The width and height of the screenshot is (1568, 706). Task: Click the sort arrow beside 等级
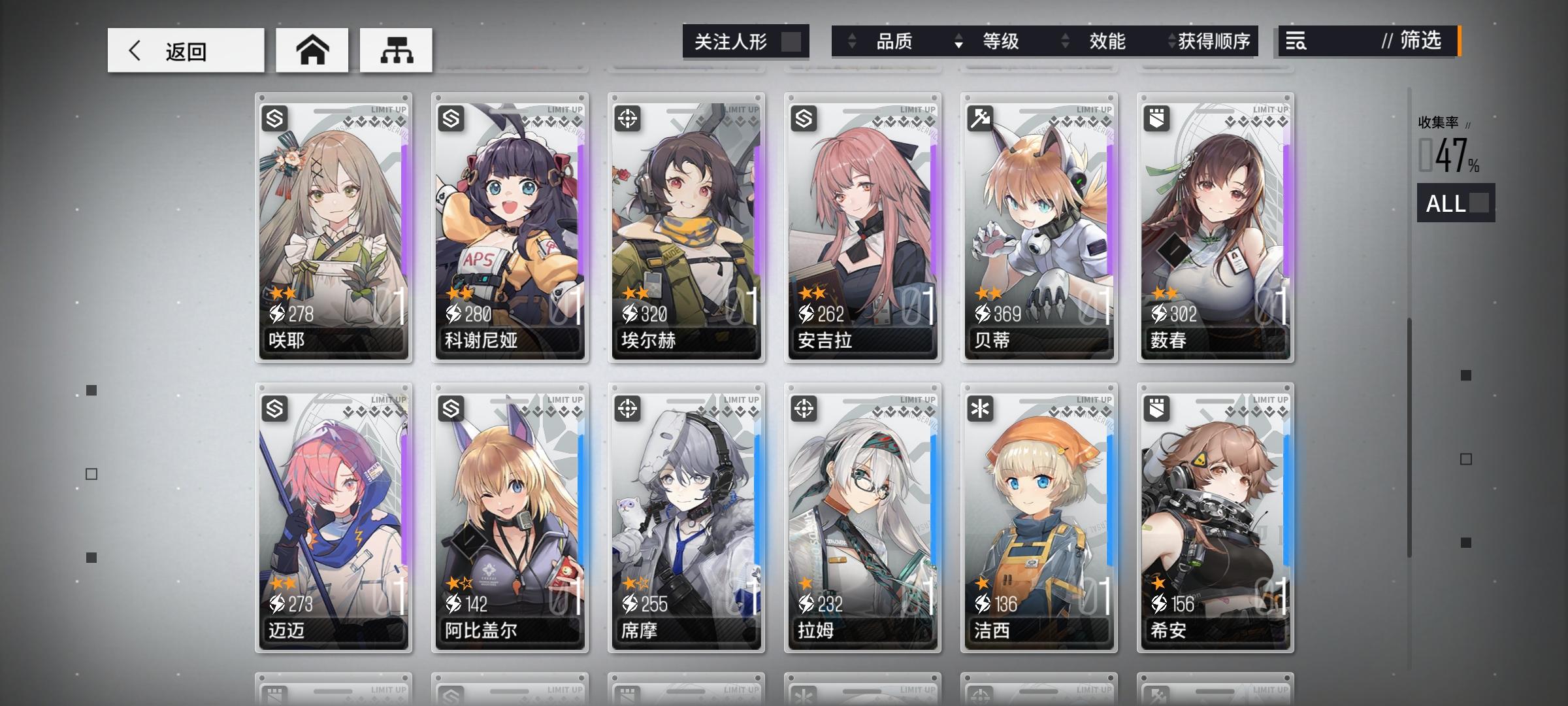click(x=958, y=41)
